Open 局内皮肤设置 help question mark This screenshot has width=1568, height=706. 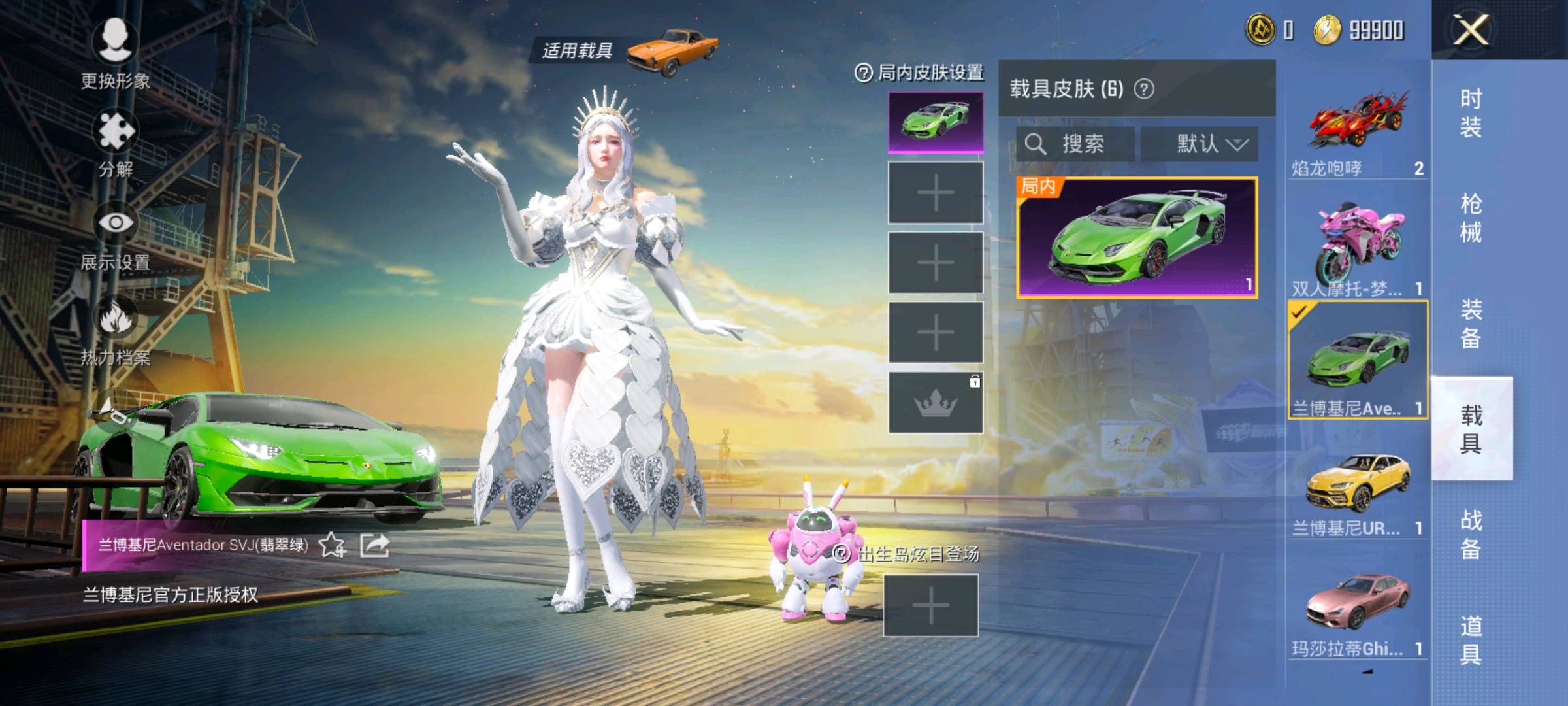tap(863, 73)
